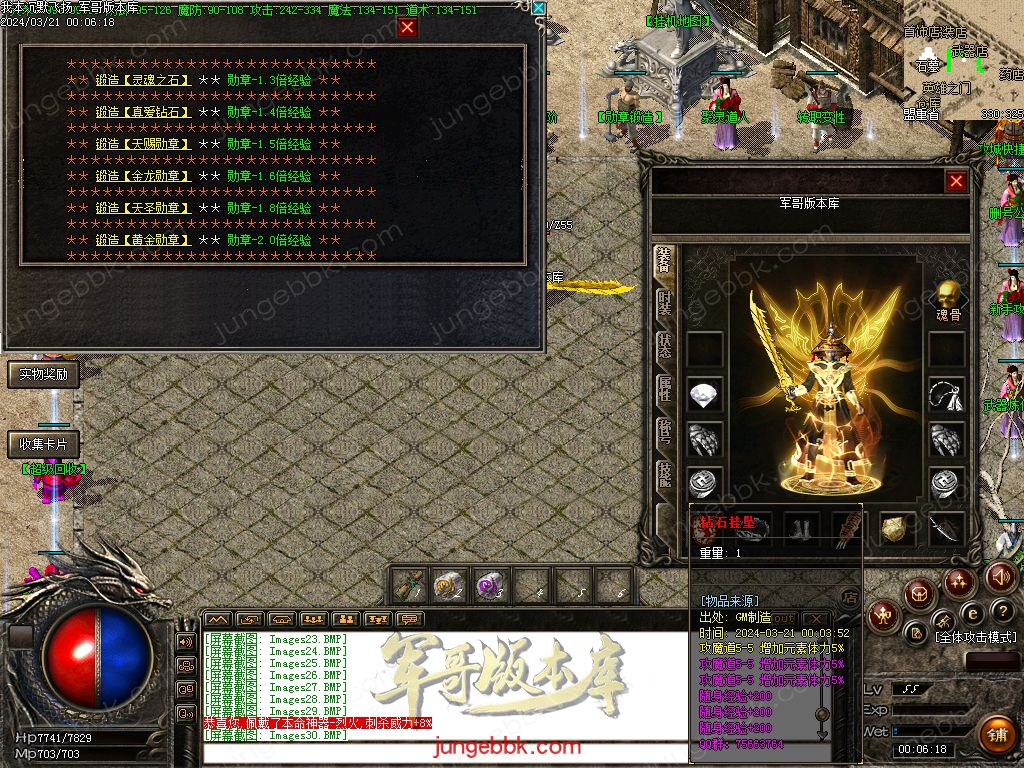Toggle the speaker sound button
The height and width of the screenshot is (768, 1024).
click(x=1001, y=577)
